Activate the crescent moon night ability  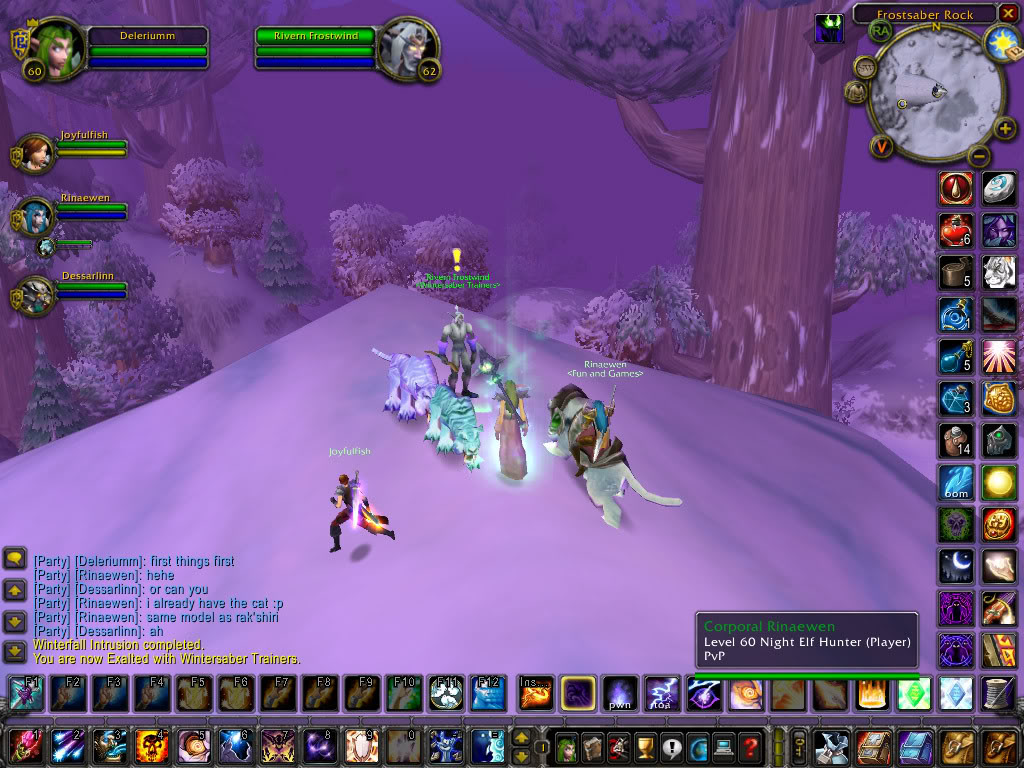point(957,566)
